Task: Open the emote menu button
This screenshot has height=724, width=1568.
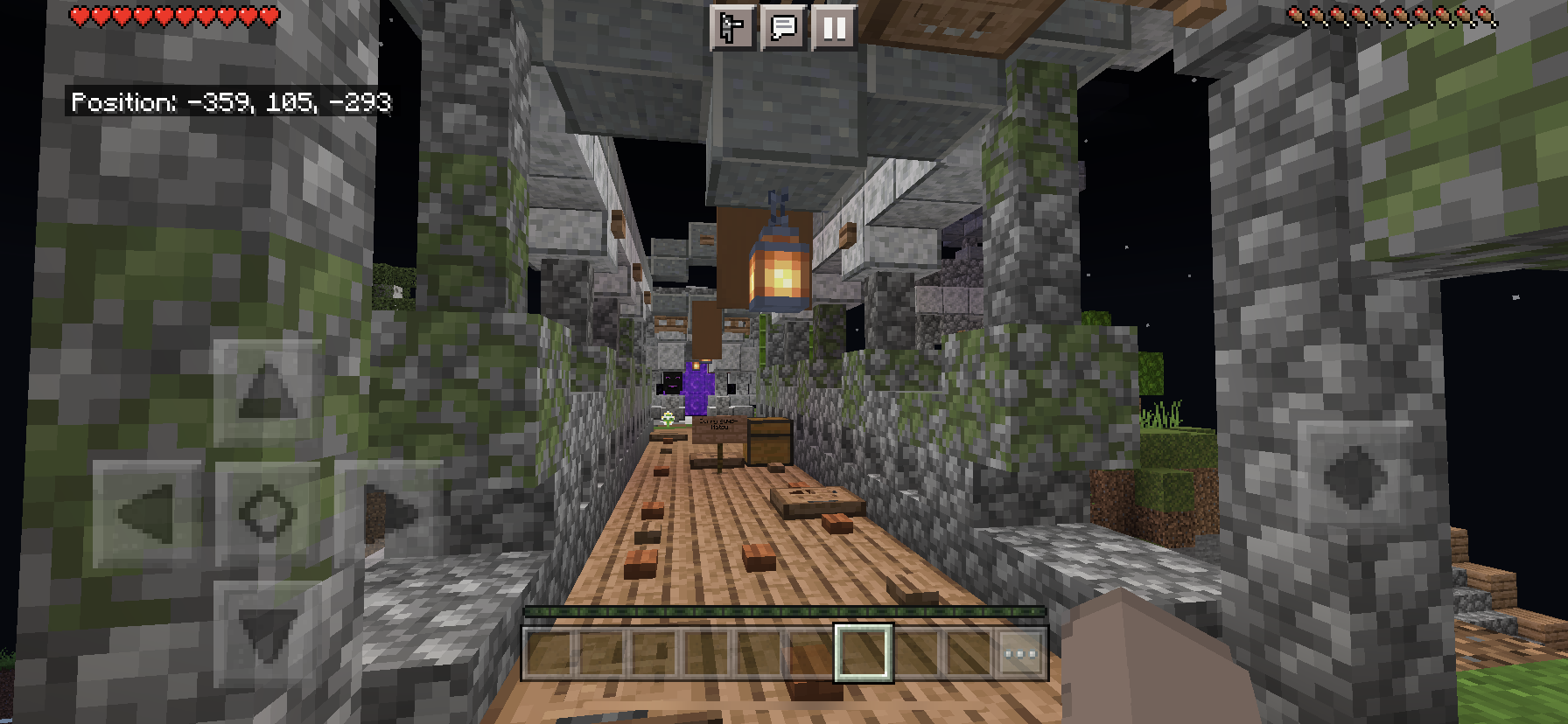Action: [x=731, y=28]
